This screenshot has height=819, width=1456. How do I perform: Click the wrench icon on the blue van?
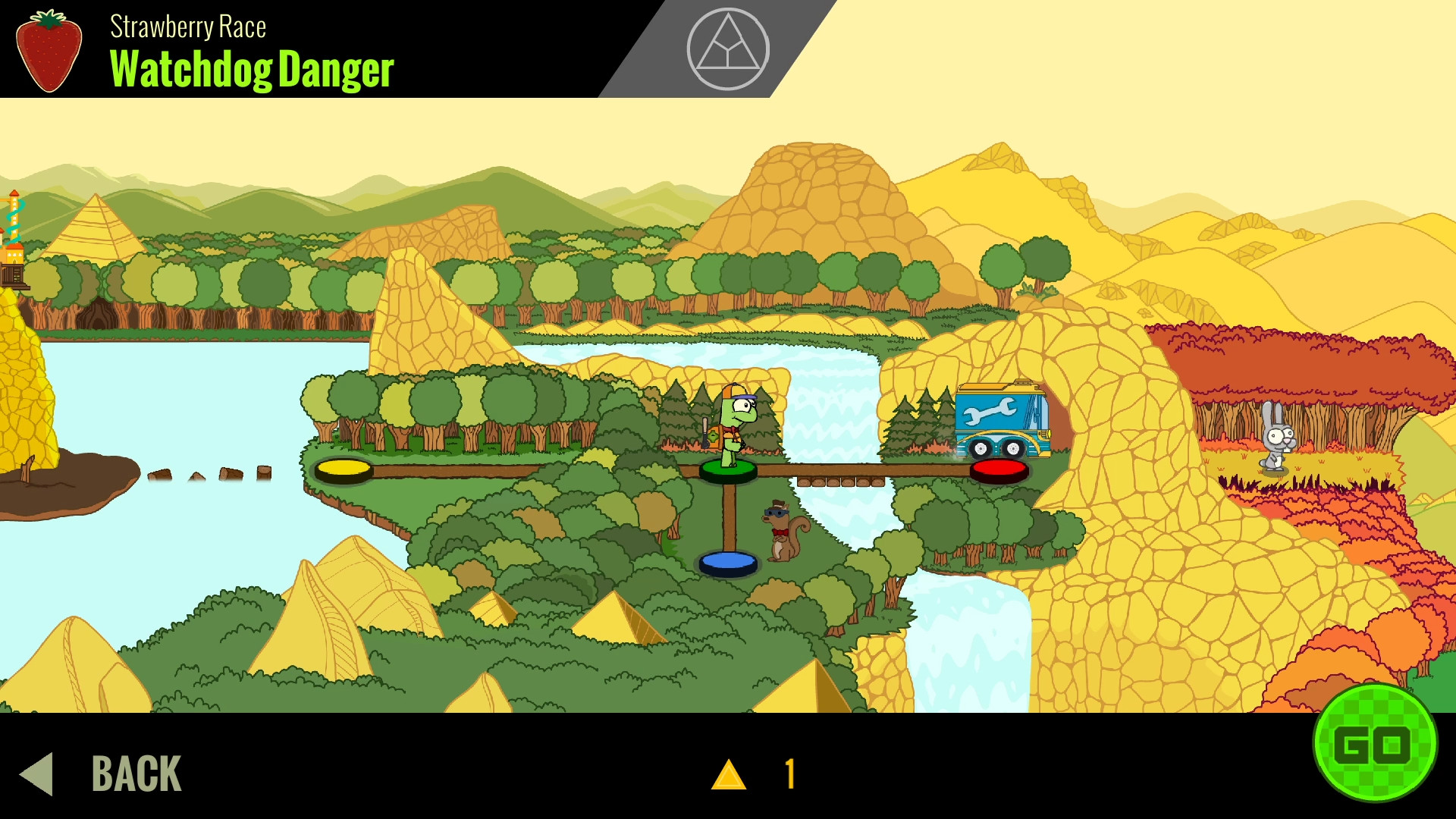pos(990,410)
